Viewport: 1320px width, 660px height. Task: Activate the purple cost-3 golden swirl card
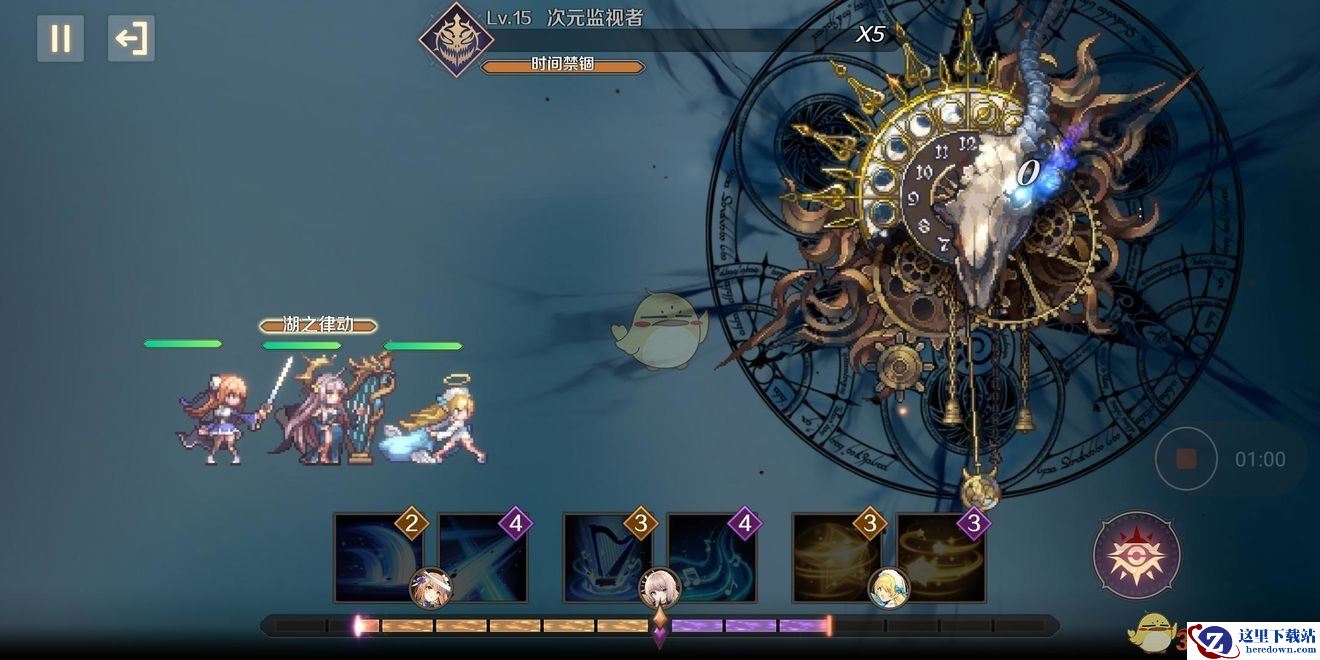tap(940, 558)
